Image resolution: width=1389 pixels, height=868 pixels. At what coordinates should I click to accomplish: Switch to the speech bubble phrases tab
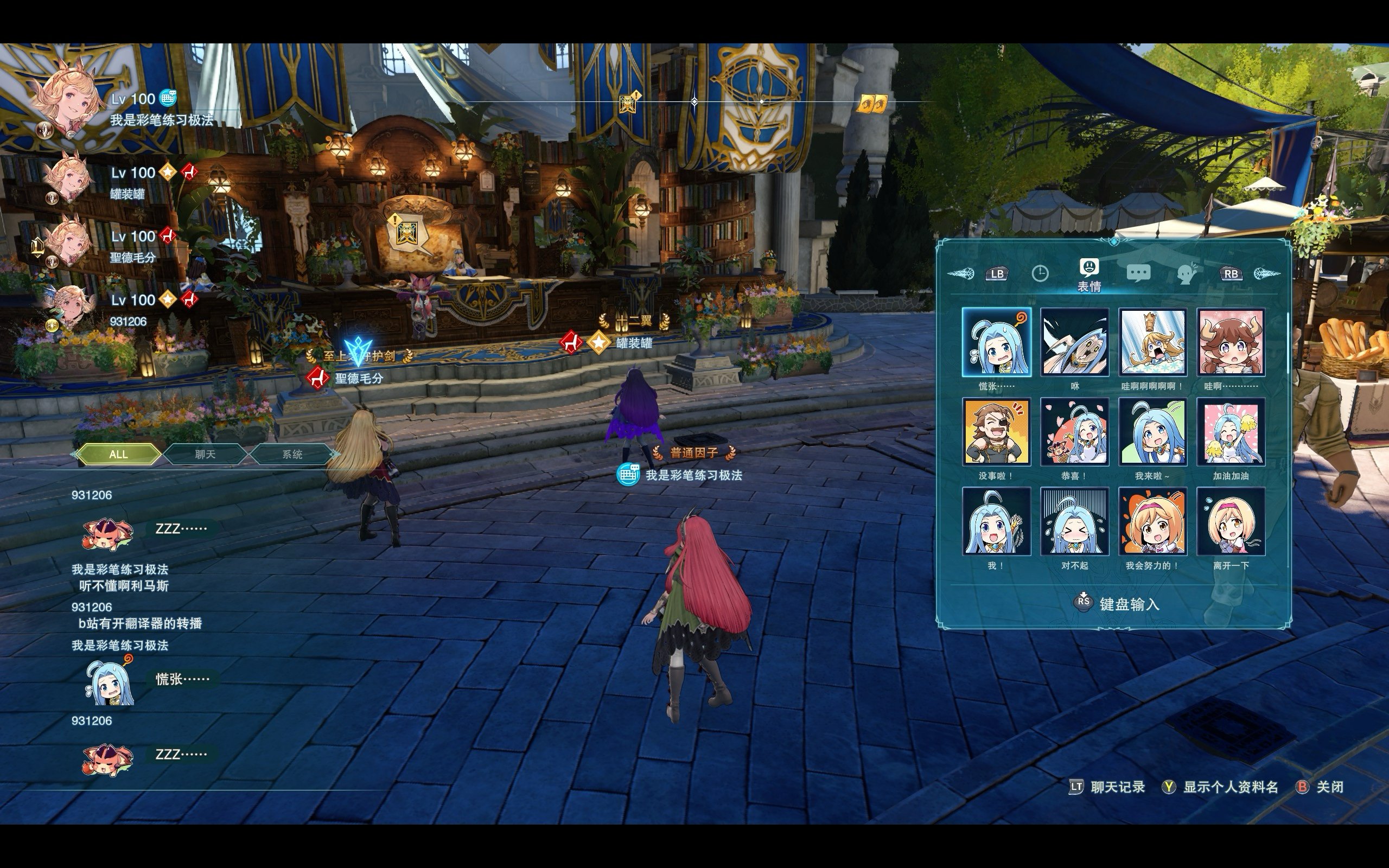coord(1139,273)
